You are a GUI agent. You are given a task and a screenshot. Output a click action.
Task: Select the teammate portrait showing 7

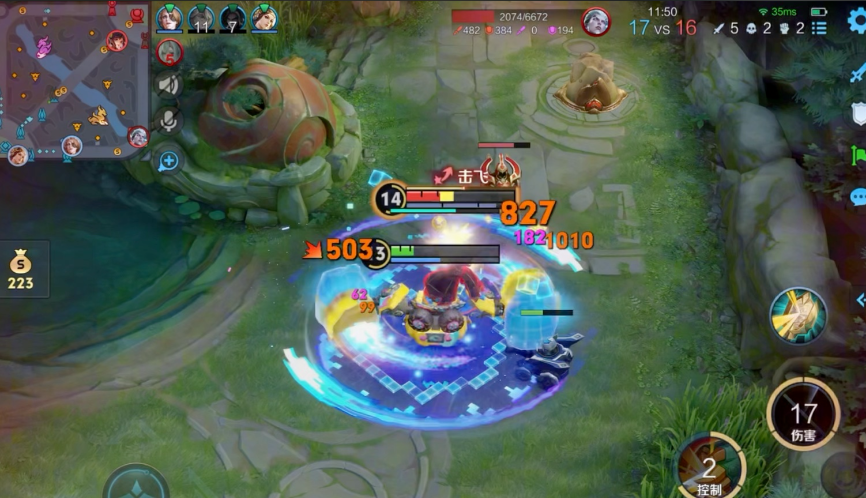tap(233, 19)
